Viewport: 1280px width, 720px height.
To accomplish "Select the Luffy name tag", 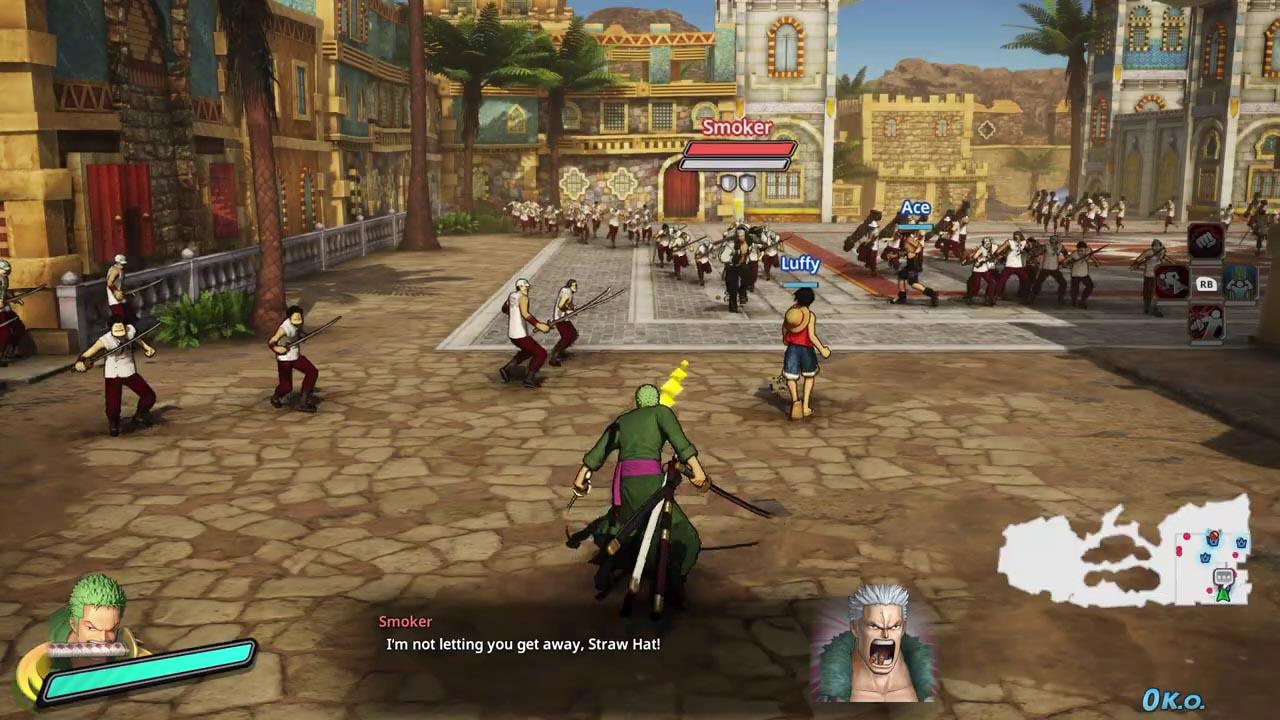I will pos(798,264).
